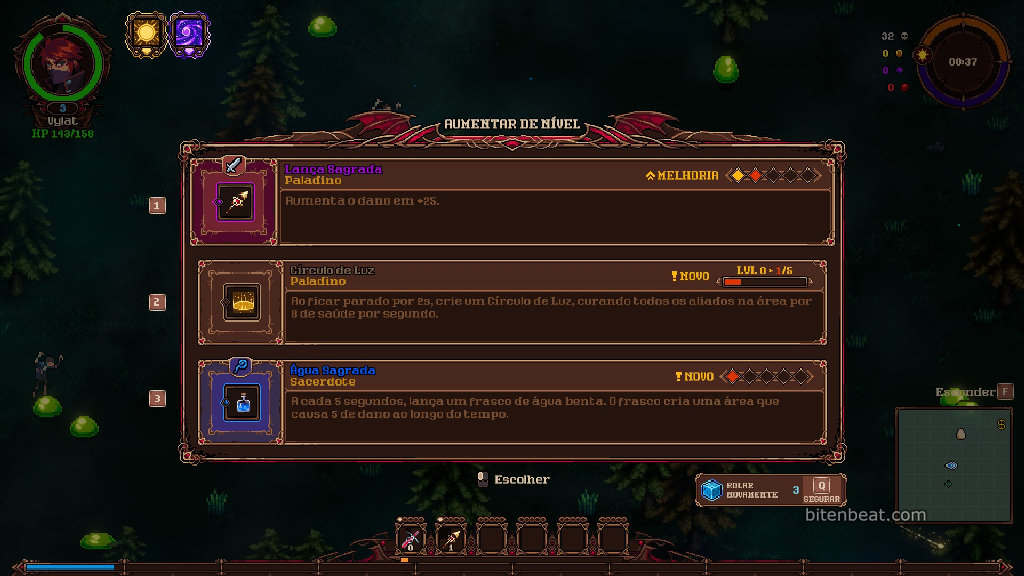The image size is (1024, 576).
Task: Click the golden sun class icon
Action: [147, 34]
